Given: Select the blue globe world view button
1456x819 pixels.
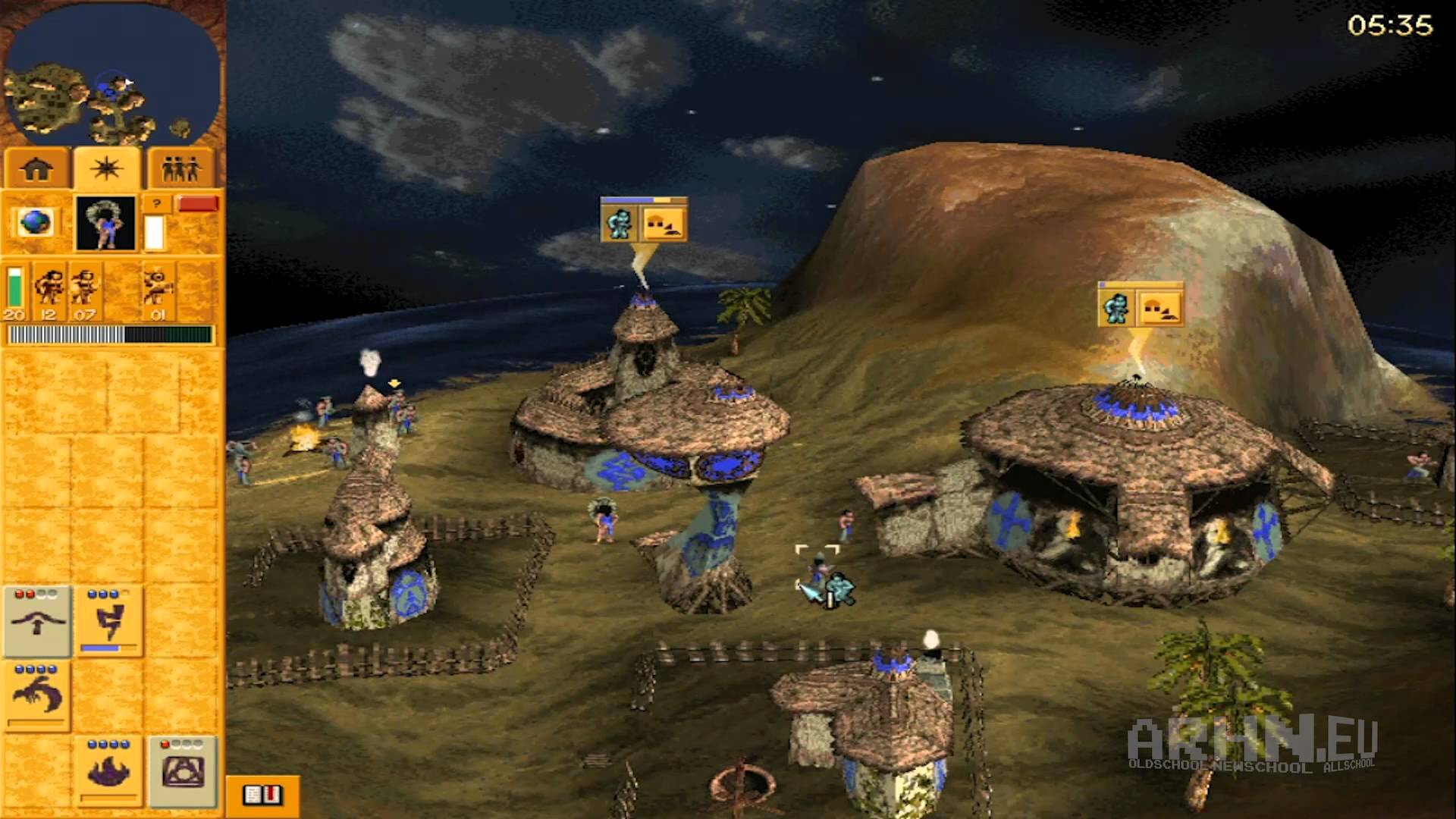Looking at the screenshot, I should 36,223.
